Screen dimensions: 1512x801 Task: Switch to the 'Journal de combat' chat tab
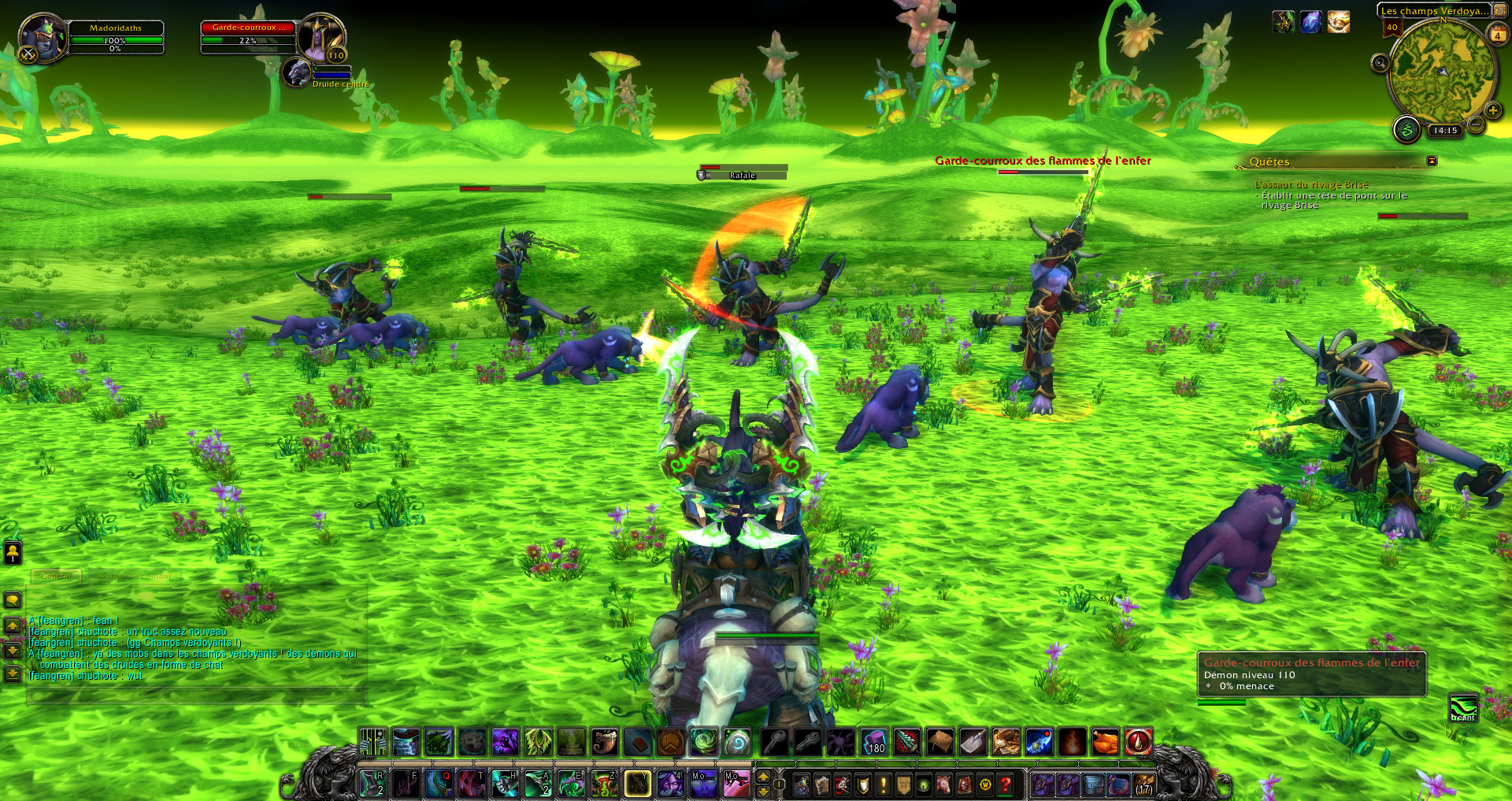[135, 576]
